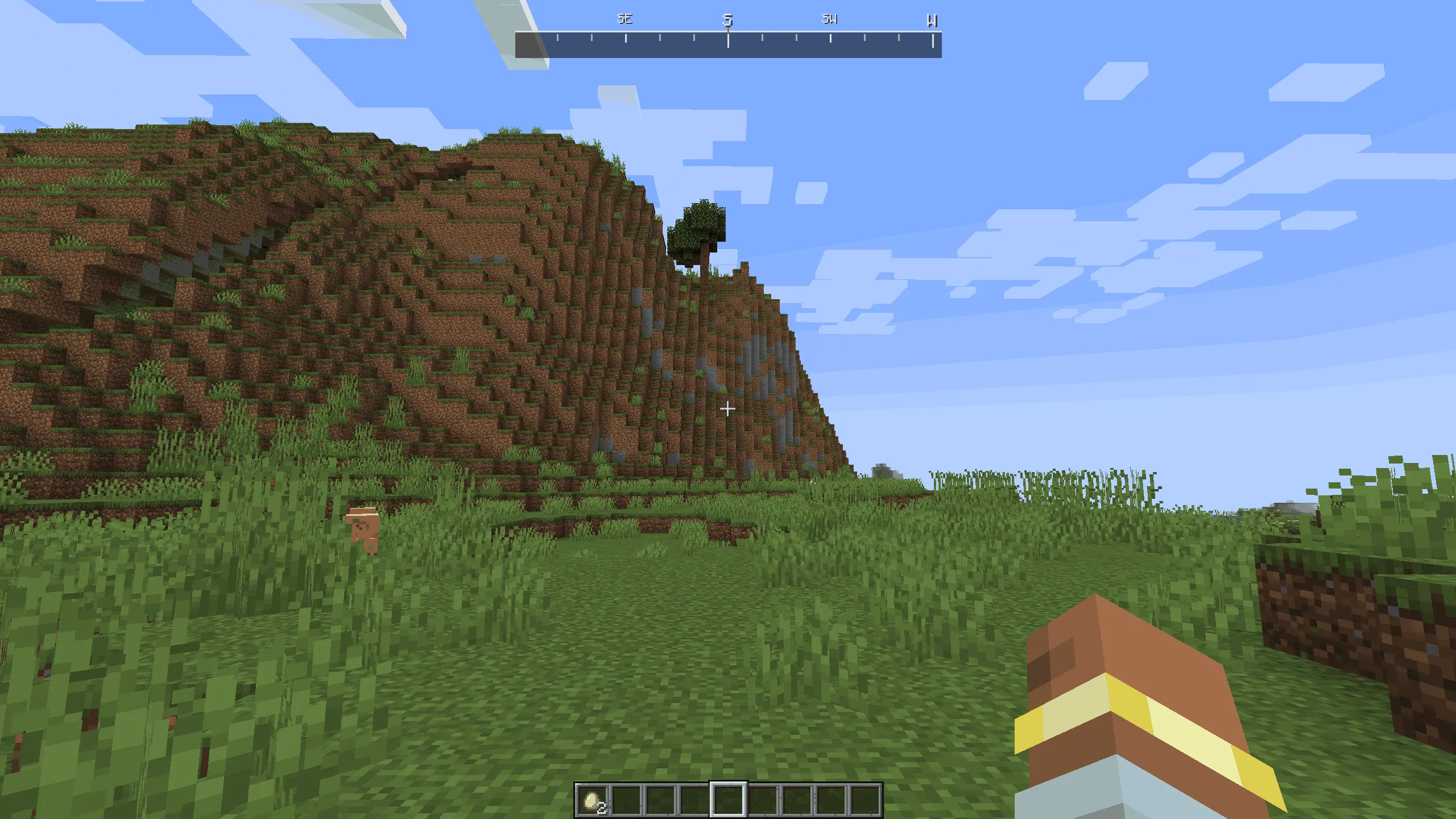Click the crosshair at screen center
The width and height of the screenshot is (1456, 819).
coord(728,408)
